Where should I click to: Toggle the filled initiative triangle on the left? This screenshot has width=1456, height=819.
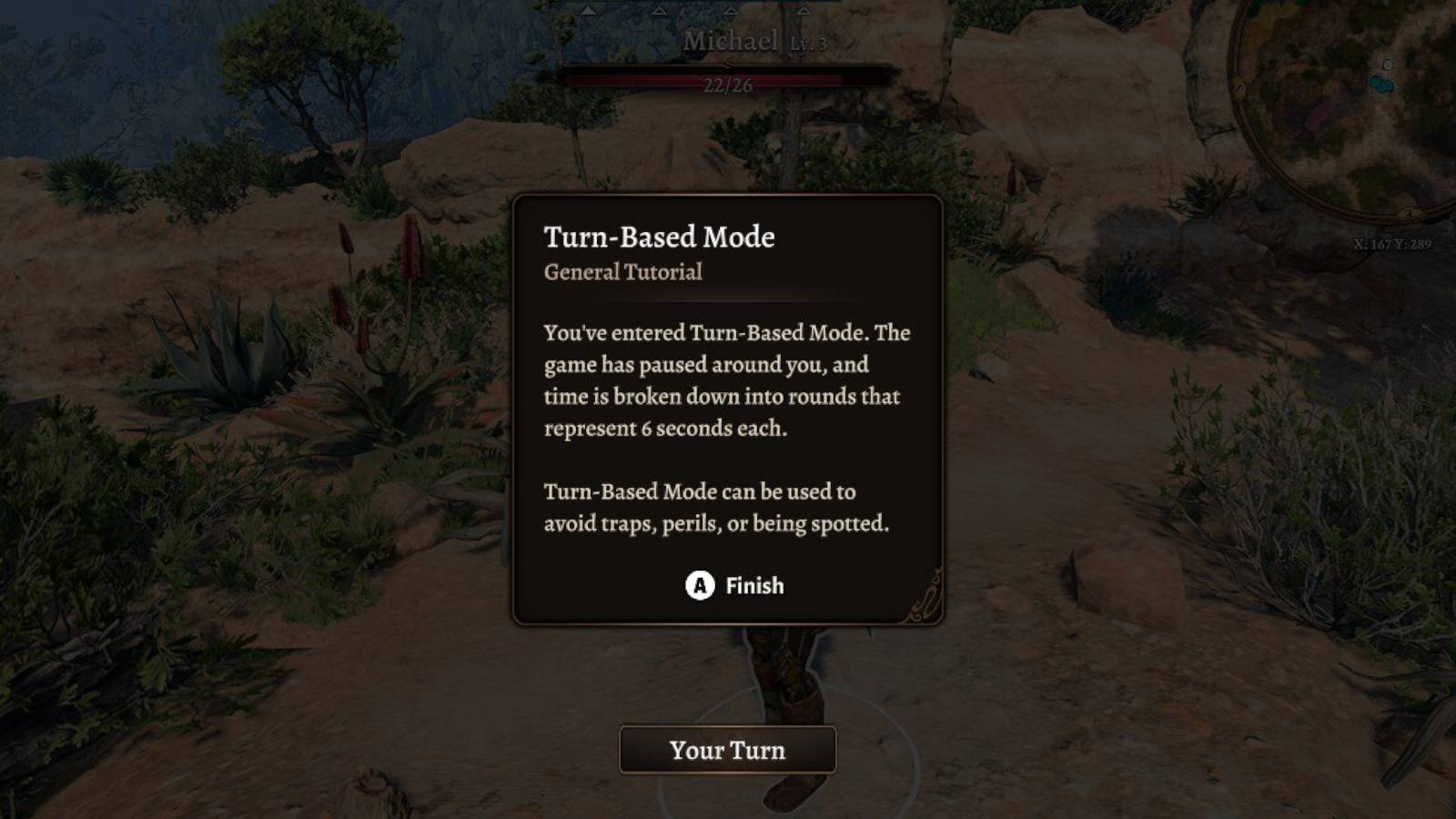pyautogui.click(x=589, y=12)
